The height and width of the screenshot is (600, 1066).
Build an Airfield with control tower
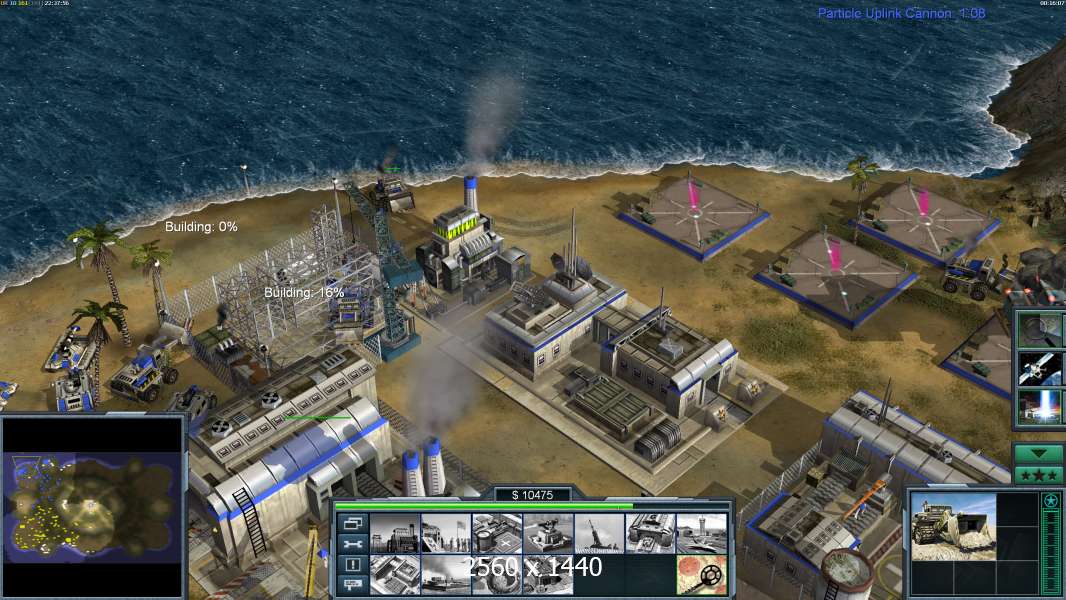tap(700, 534)
